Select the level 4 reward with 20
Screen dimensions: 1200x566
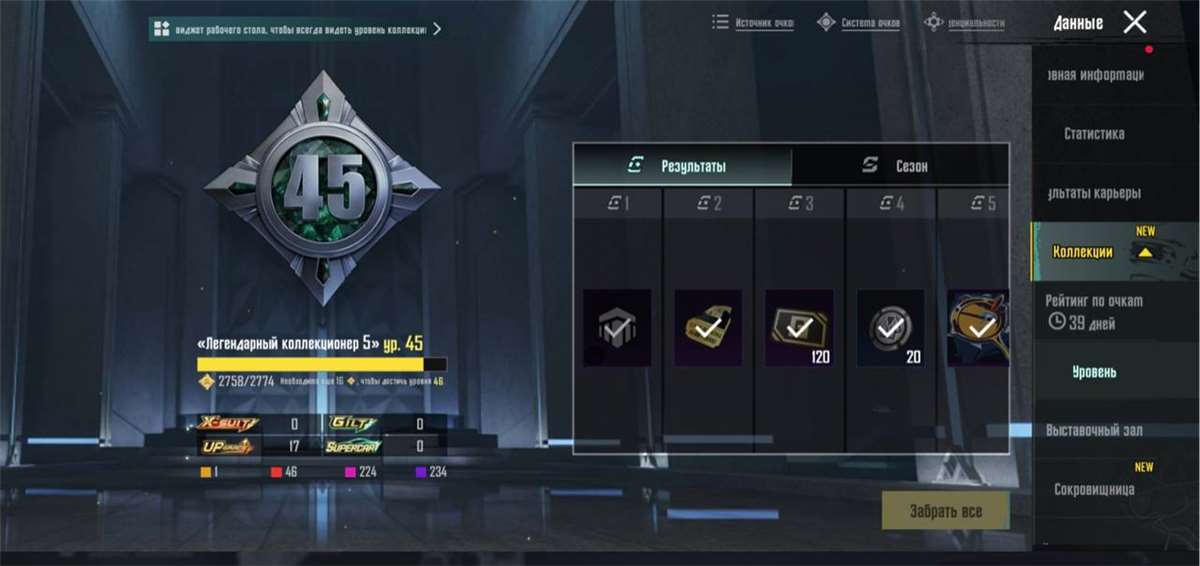(890, 327)
